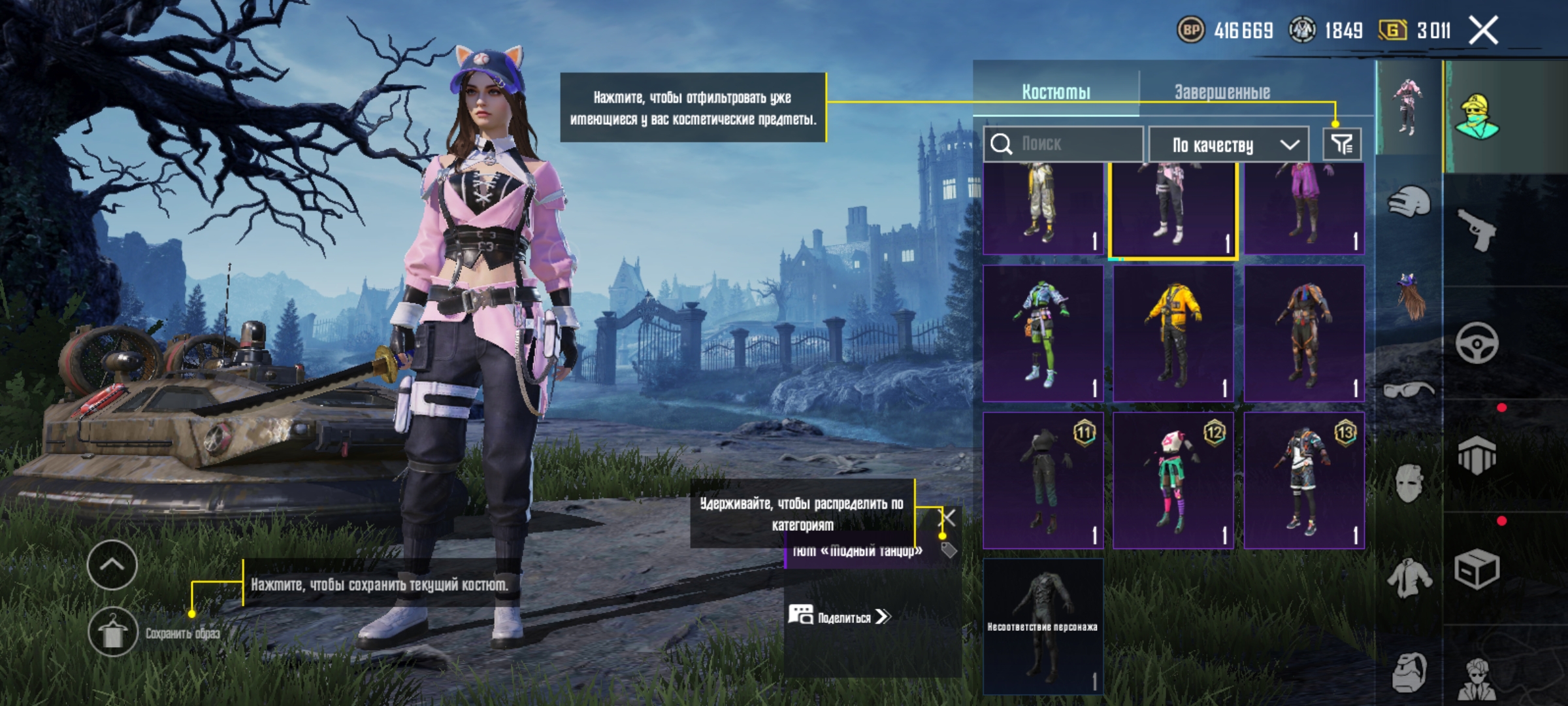Open the steering wheel vehicle category
This screenshot has width=1568, height=706.
1477,343
